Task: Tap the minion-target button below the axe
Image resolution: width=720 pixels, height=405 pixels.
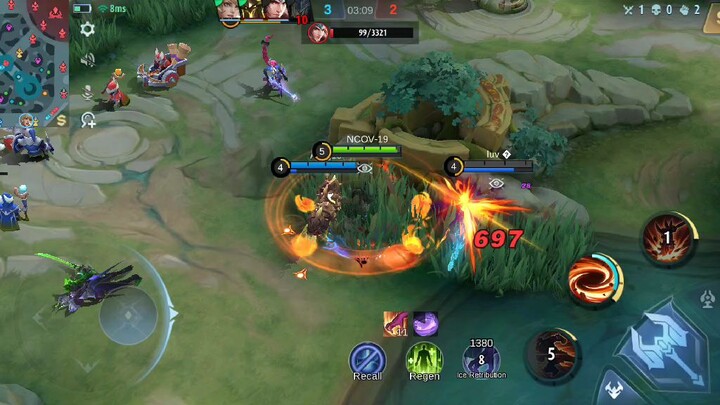Action: (612, 388)
